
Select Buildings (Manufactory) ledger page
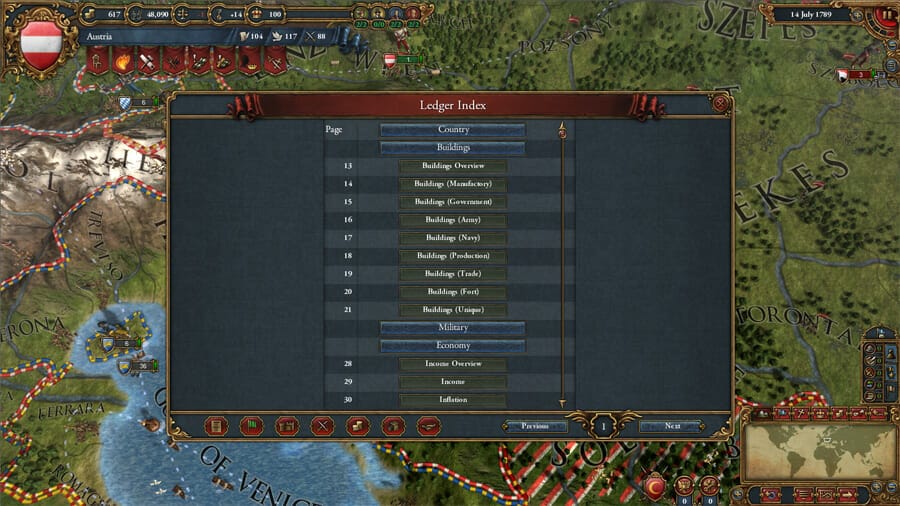pyautogui.click(x=453, y=184)
